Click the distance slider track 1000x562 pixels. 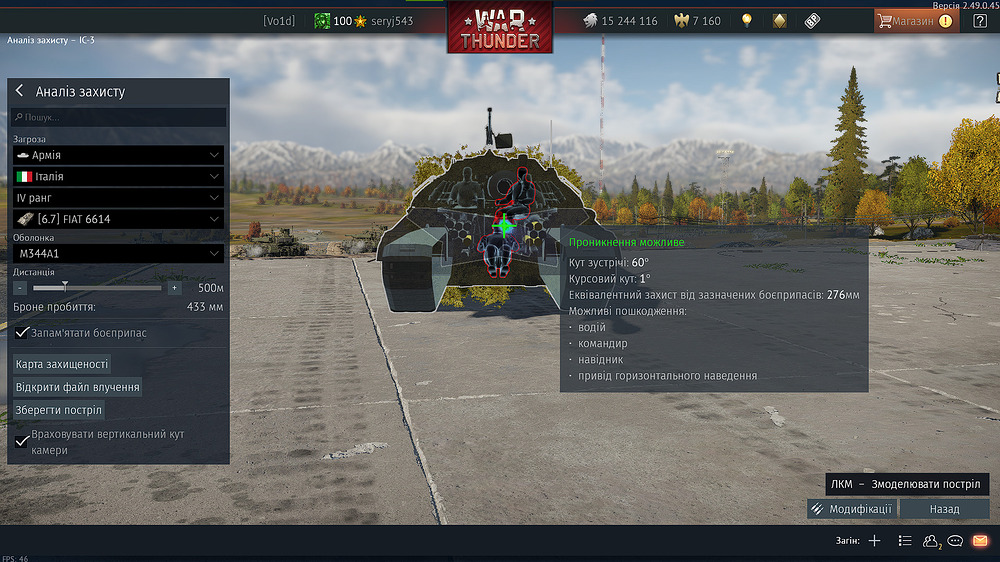pyautogui.click(x=97, y=288)
